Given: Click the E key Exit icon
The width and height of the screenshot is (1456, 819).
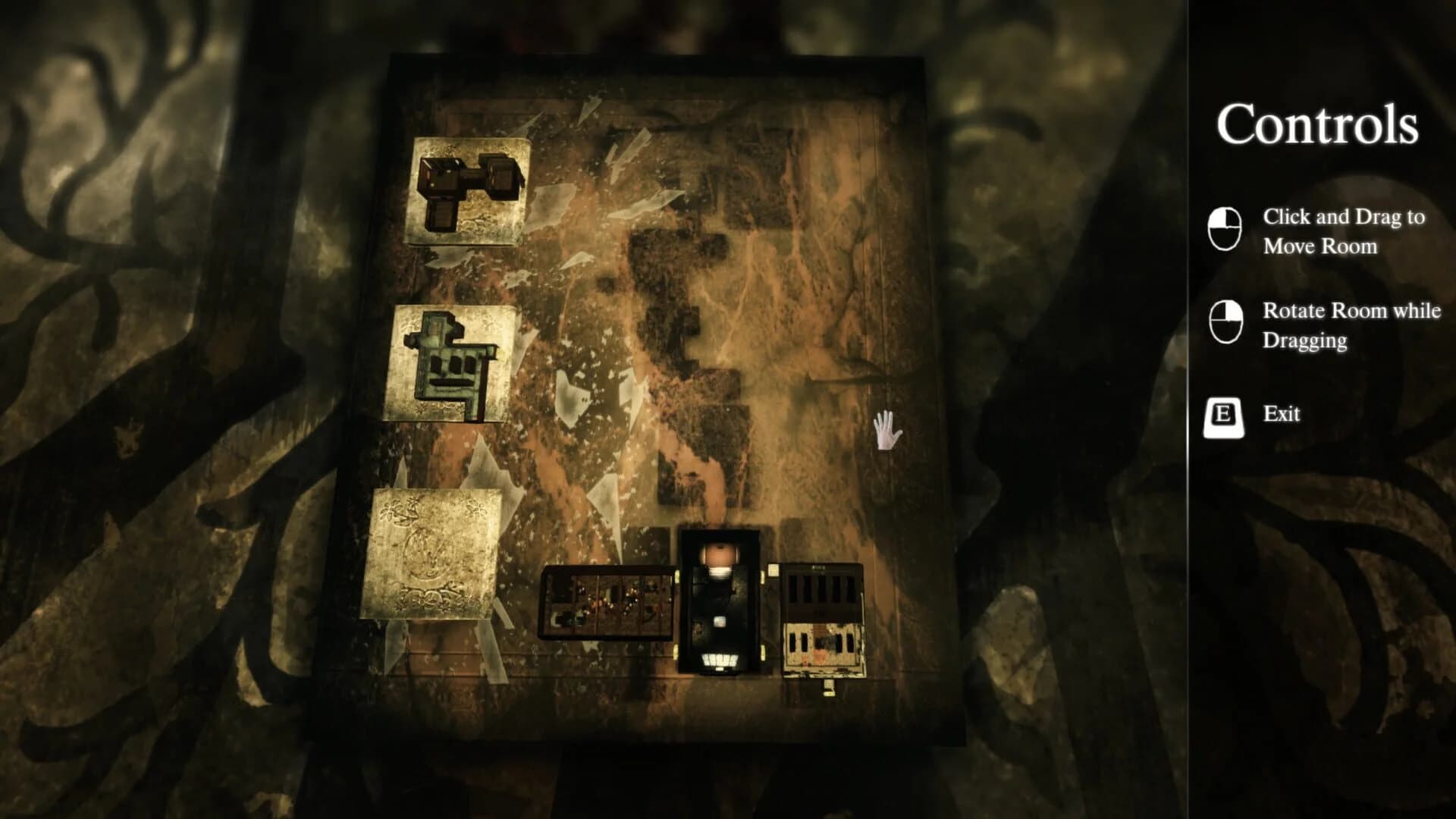Looking at the screenshot, I should [1225, 415].
